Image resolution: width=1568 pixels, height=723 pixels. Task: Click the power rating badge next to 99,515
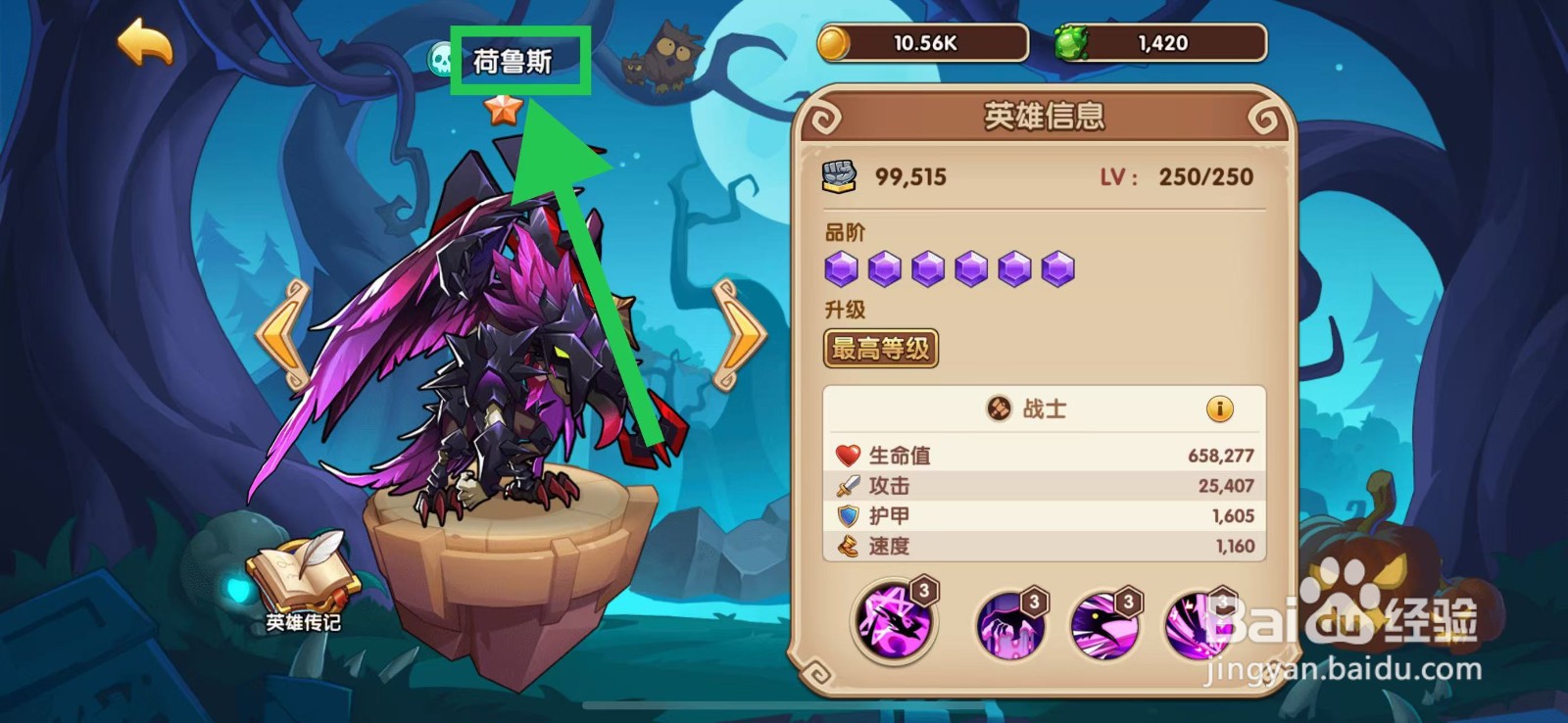point(841,176)
